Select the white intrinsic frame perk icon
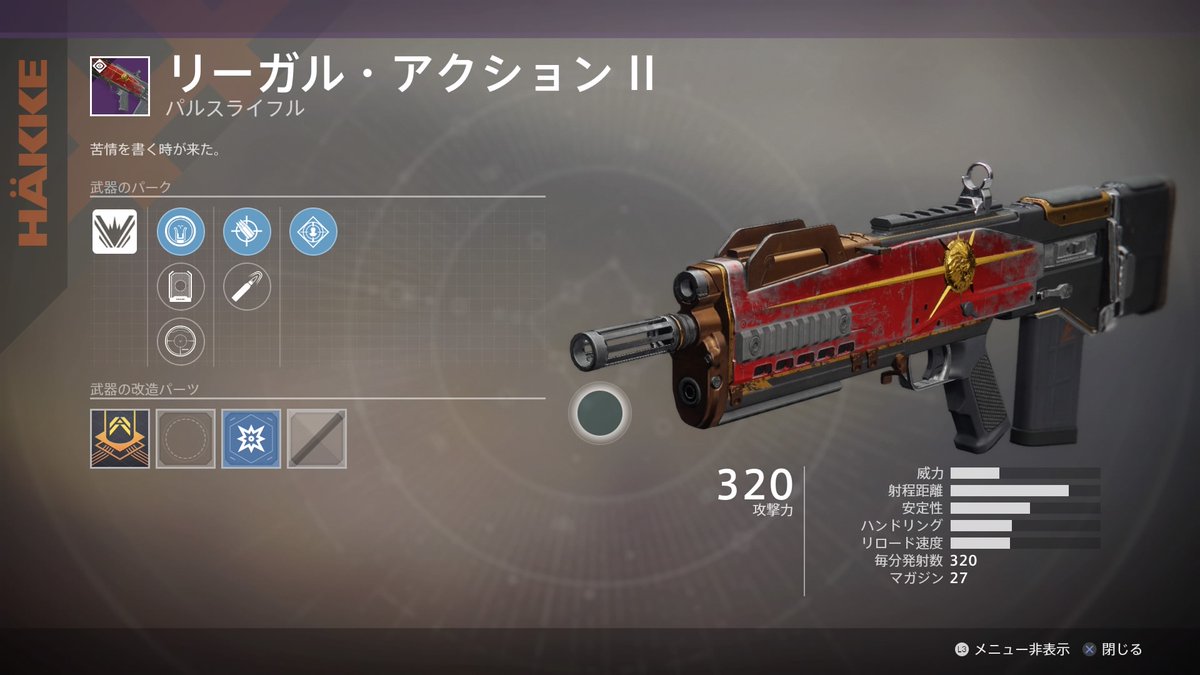The height and width of the screenshot is (675, 1200). [115, 232]
